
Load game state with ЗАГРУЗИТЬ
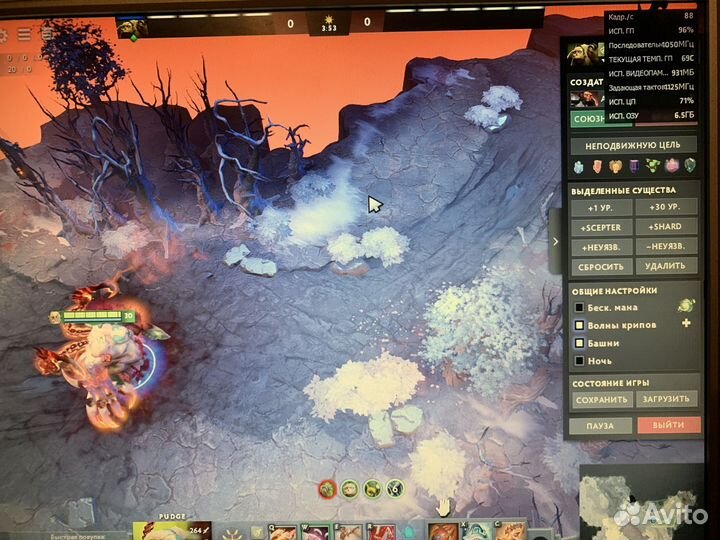664,399
